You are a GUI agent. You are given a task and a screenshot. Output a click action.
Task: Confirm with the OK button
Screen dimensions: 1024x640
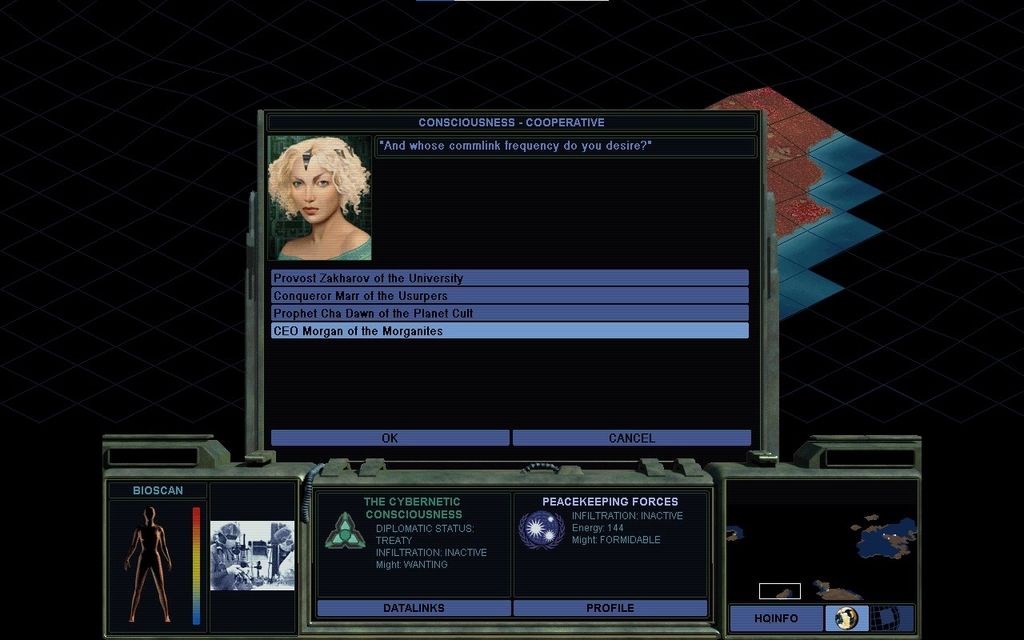(390, 438)
